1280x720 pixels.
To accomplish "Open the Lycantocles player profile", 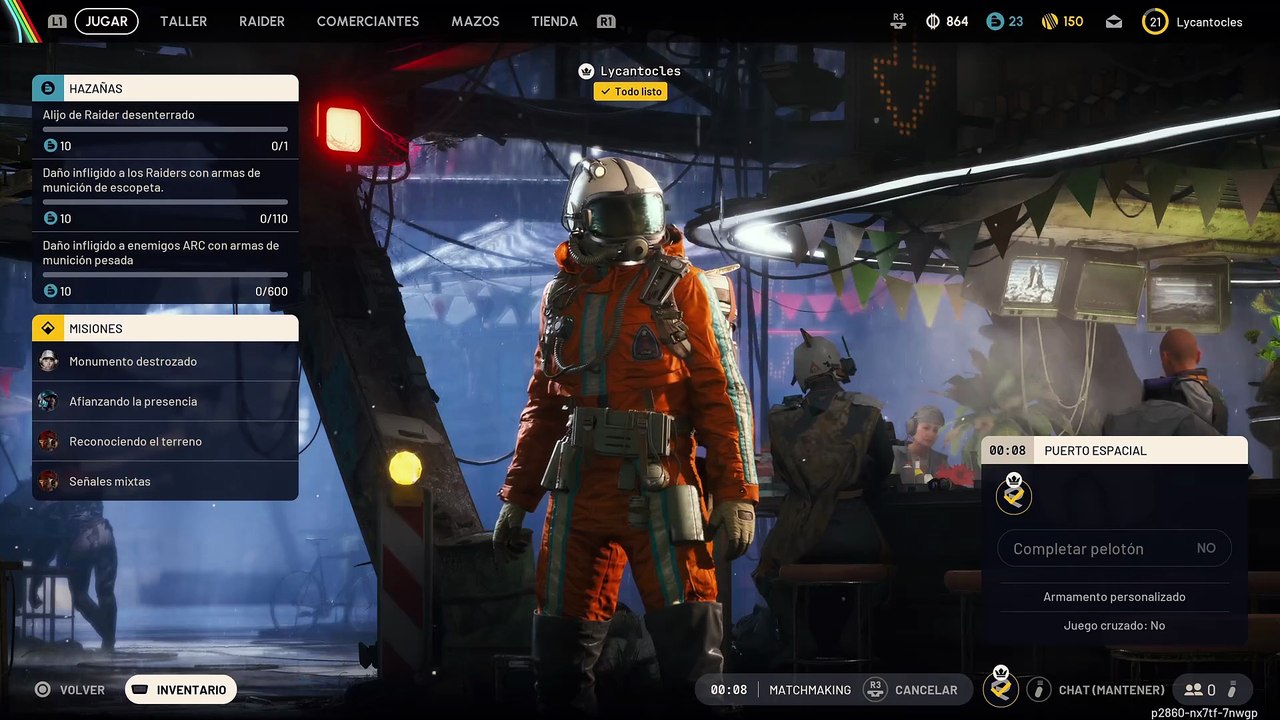I will click(1194, 22).
